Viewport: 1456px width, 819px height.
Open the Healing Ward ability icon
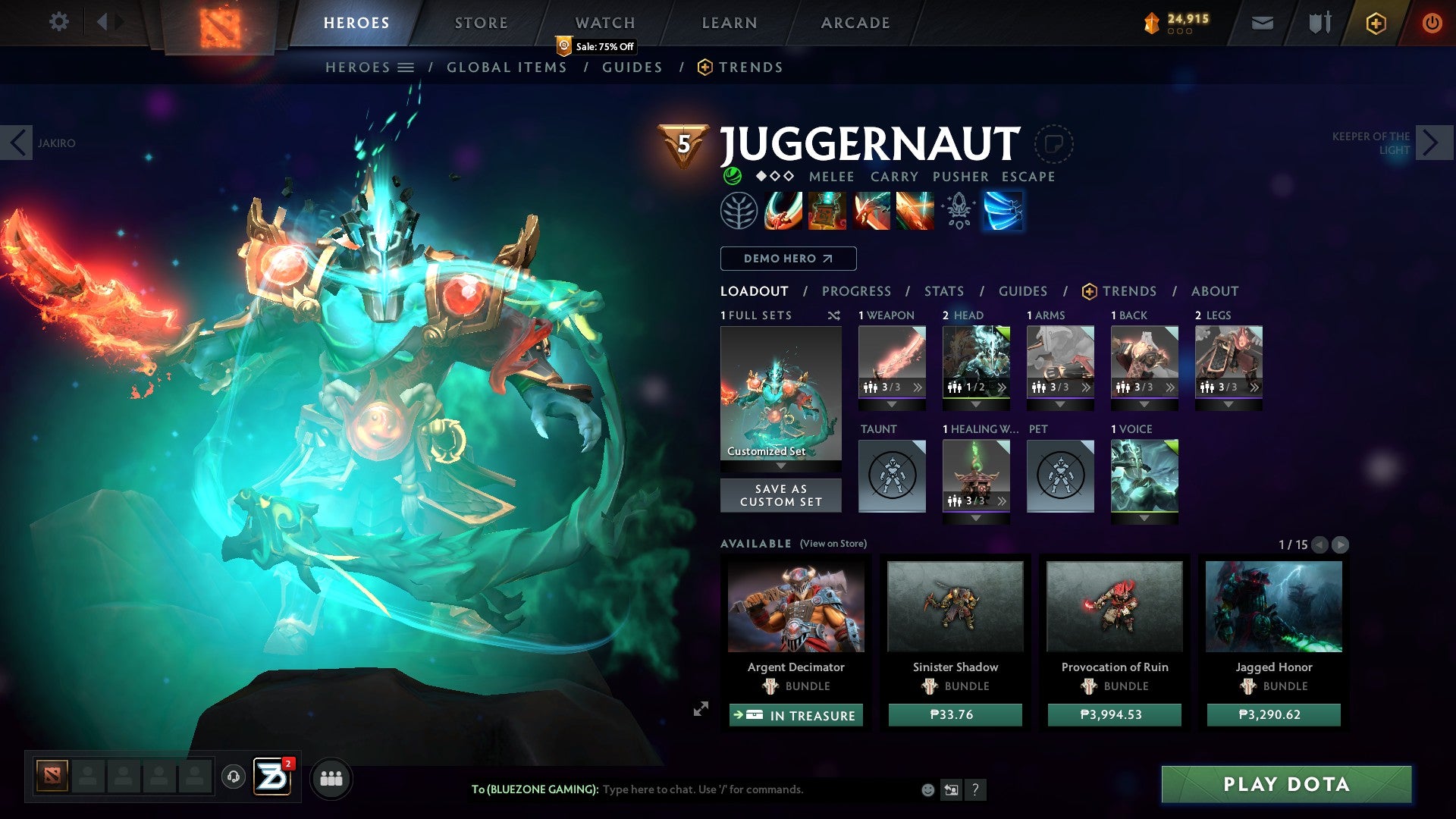[x=828, y=211]
